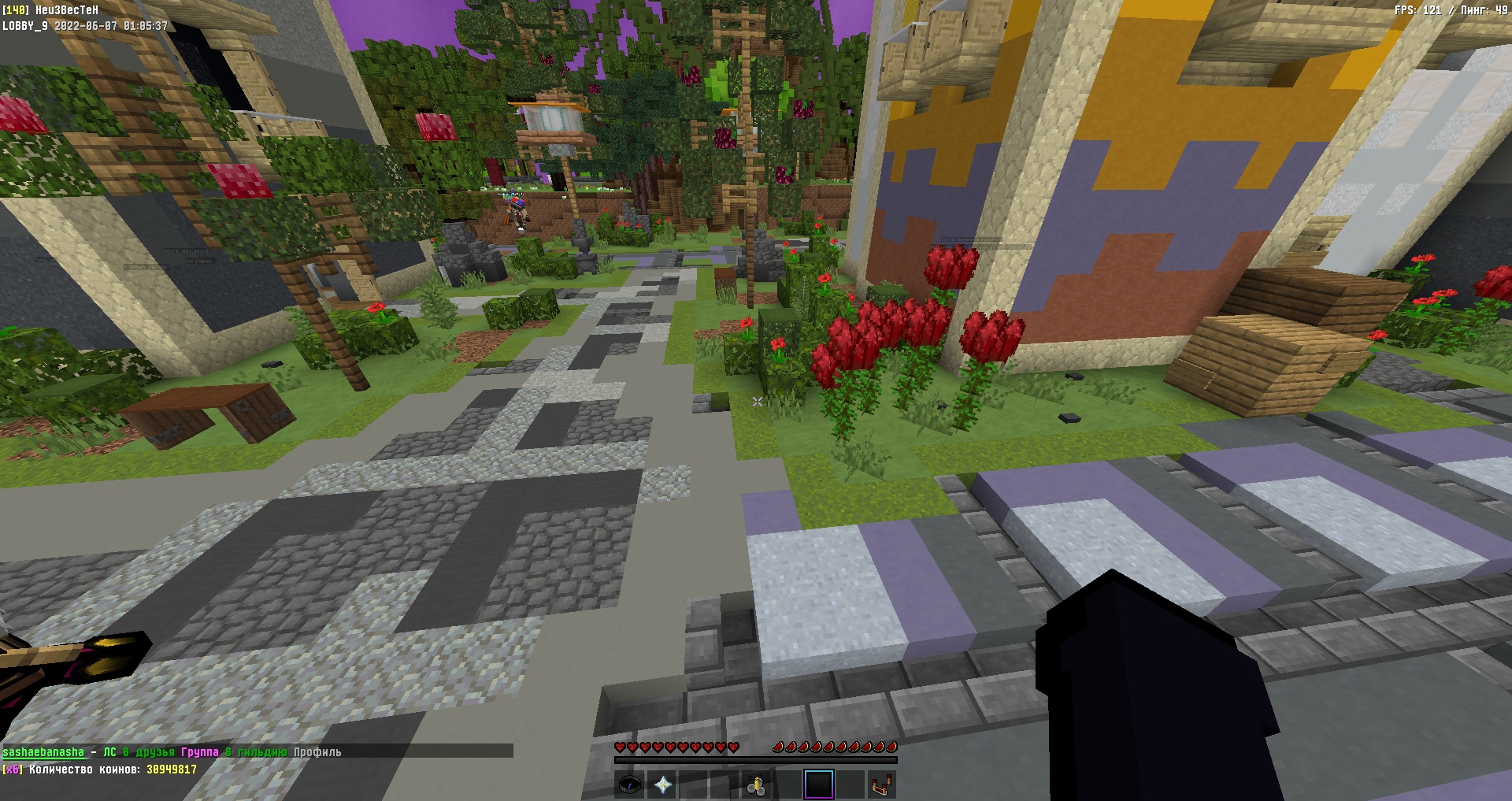Select the compass hotbar slot
Screen dimensions: 1512x801
(x=630, y=784)
